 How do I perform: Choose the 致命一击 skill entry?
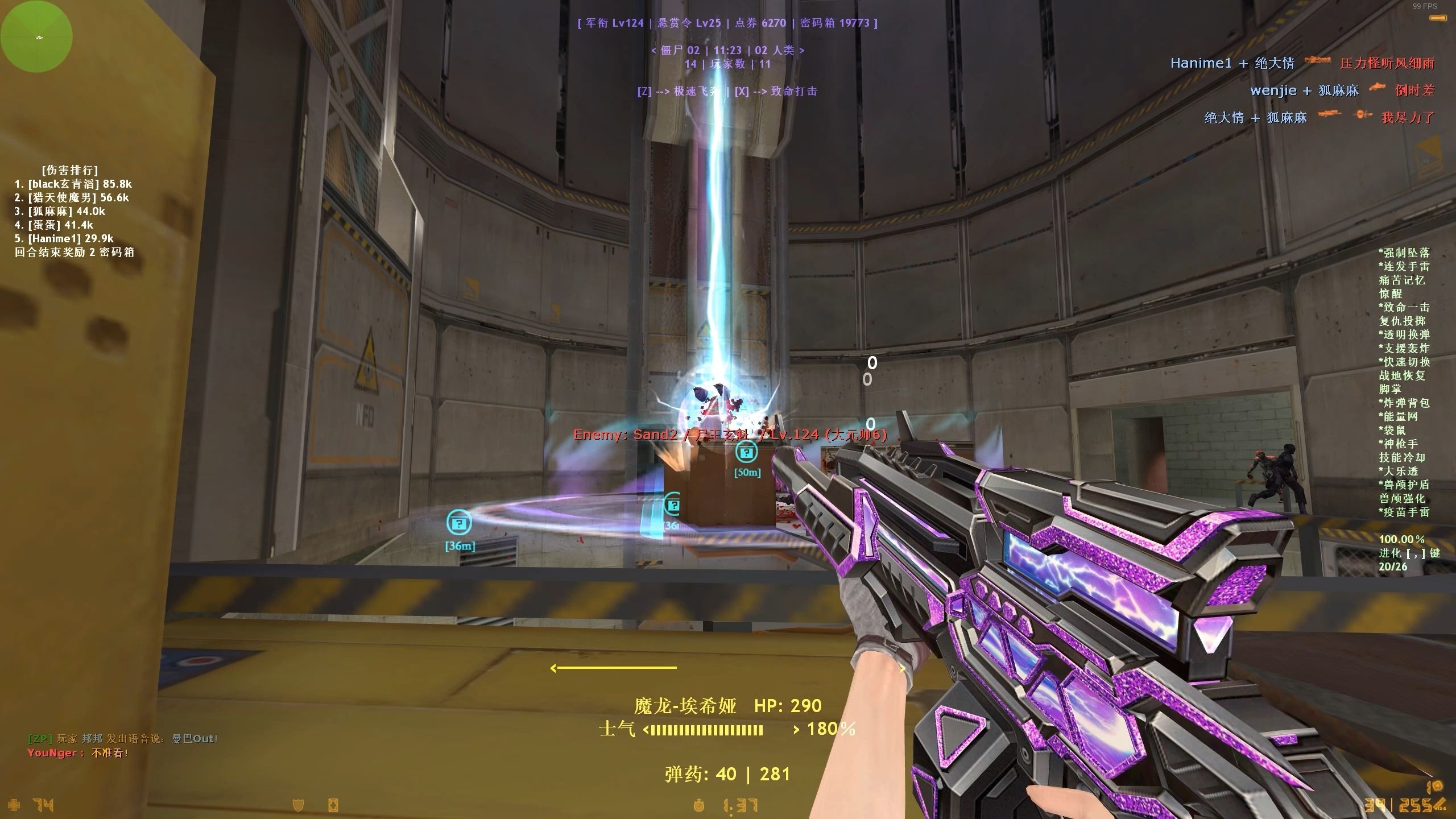(x=1404, y=308)
